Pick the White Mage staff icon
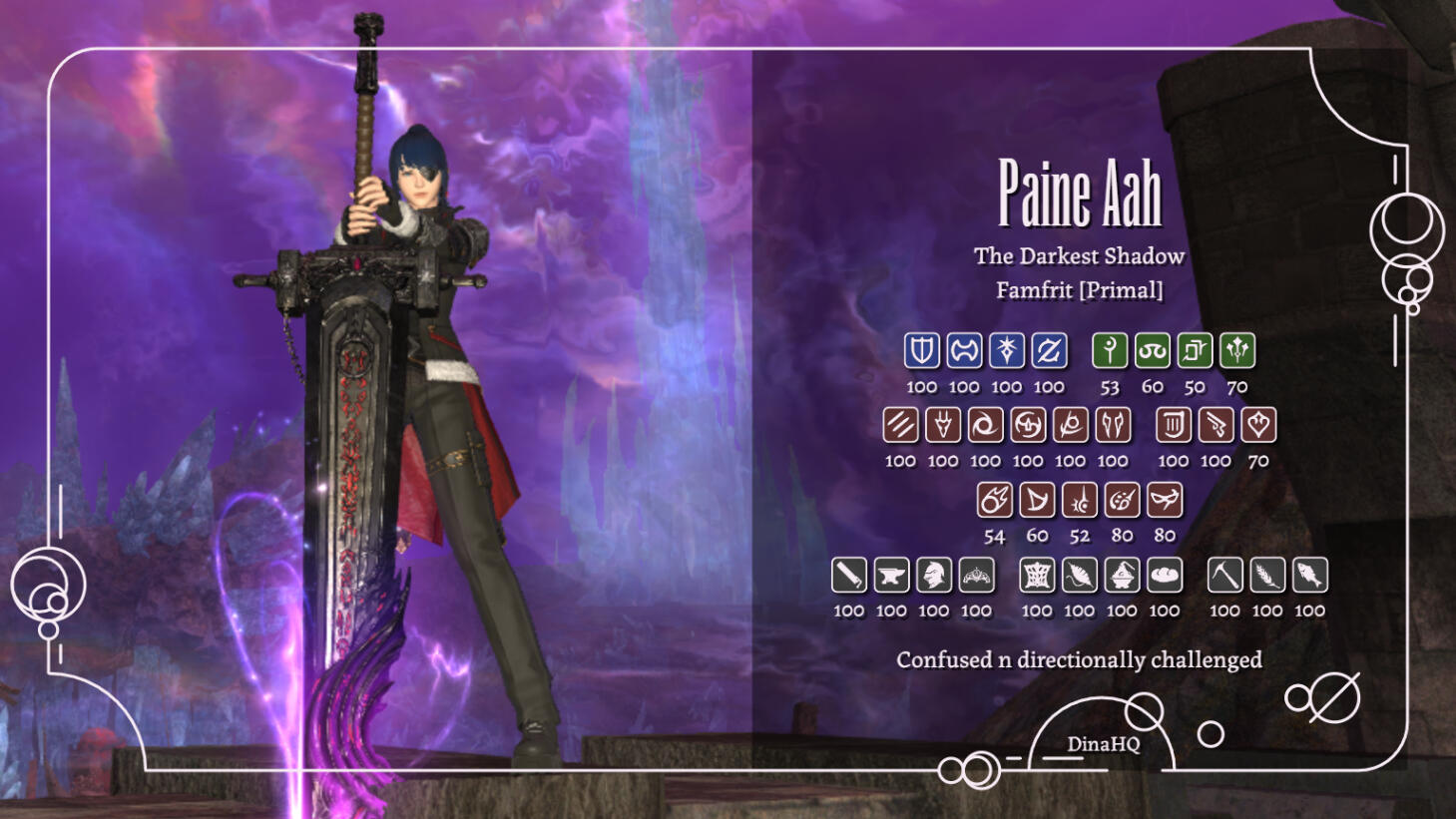This screenshot has height=819, width=1456. click(x=1110, y=350)
